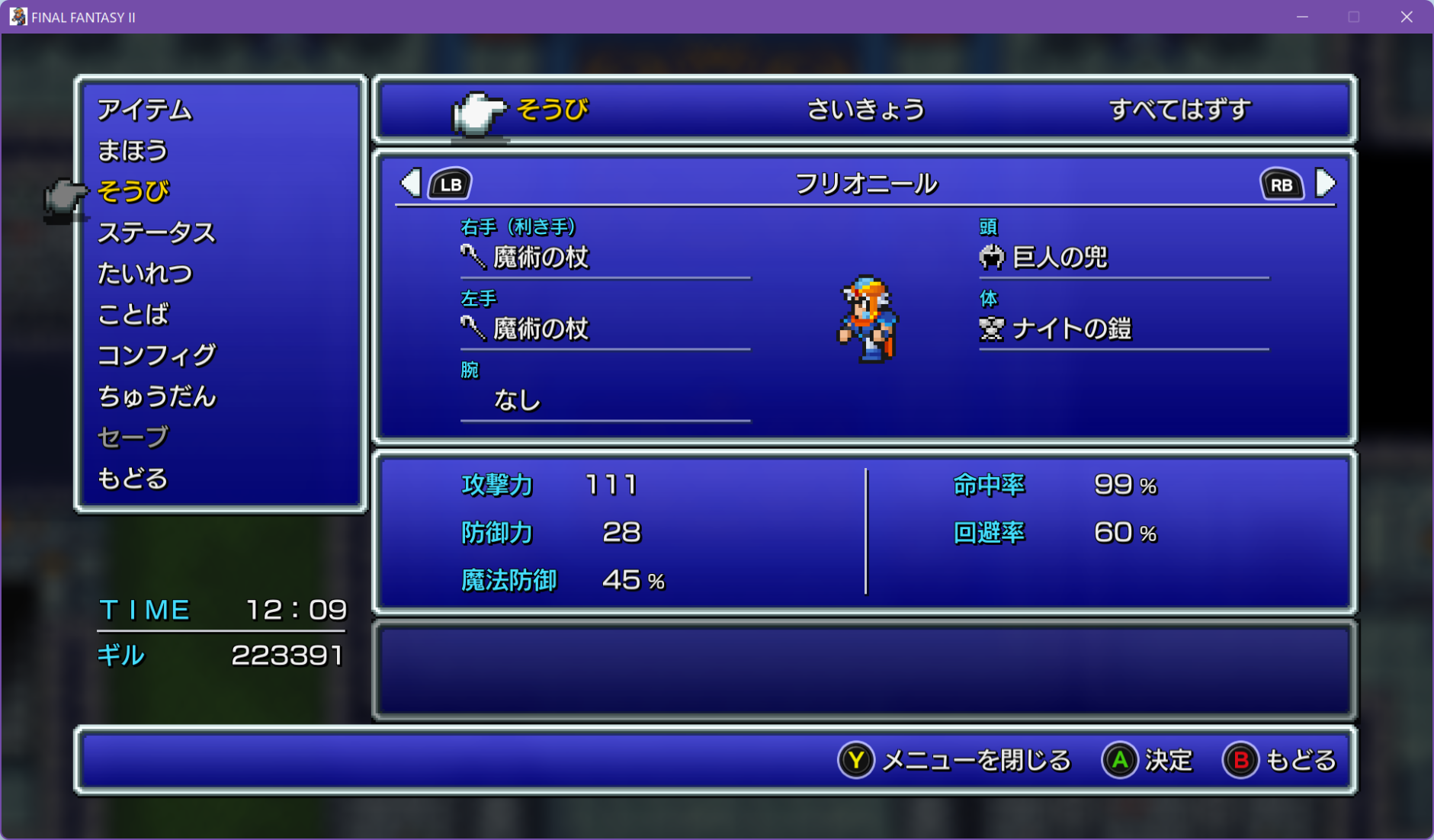Screen dimensions: 1434x840
Task: Select すべてはずす to unequip everything
Action: (1179, 110)
